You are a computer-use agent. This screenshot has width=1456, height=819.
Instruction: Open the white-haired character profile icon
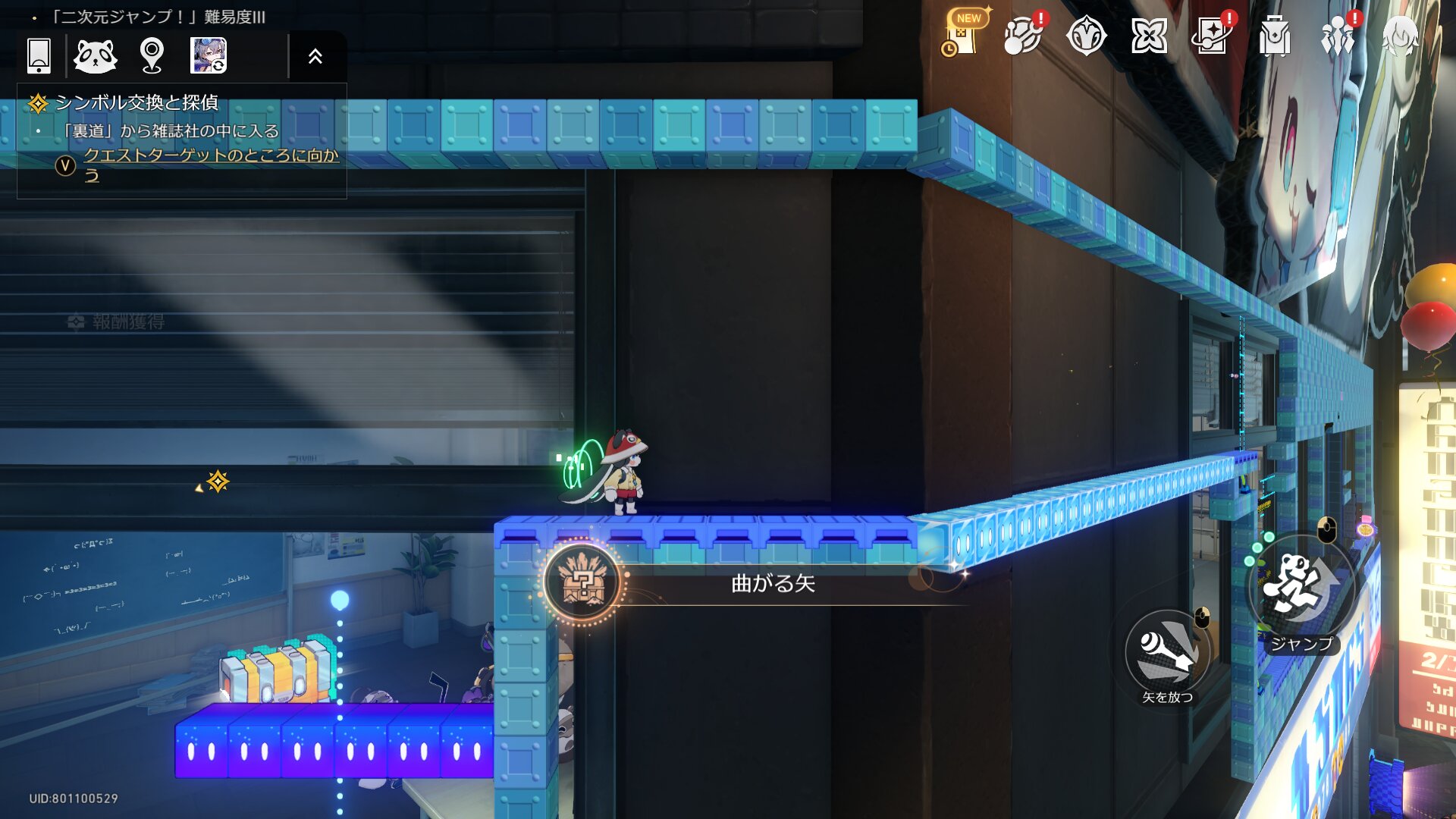pos(1401,36)
